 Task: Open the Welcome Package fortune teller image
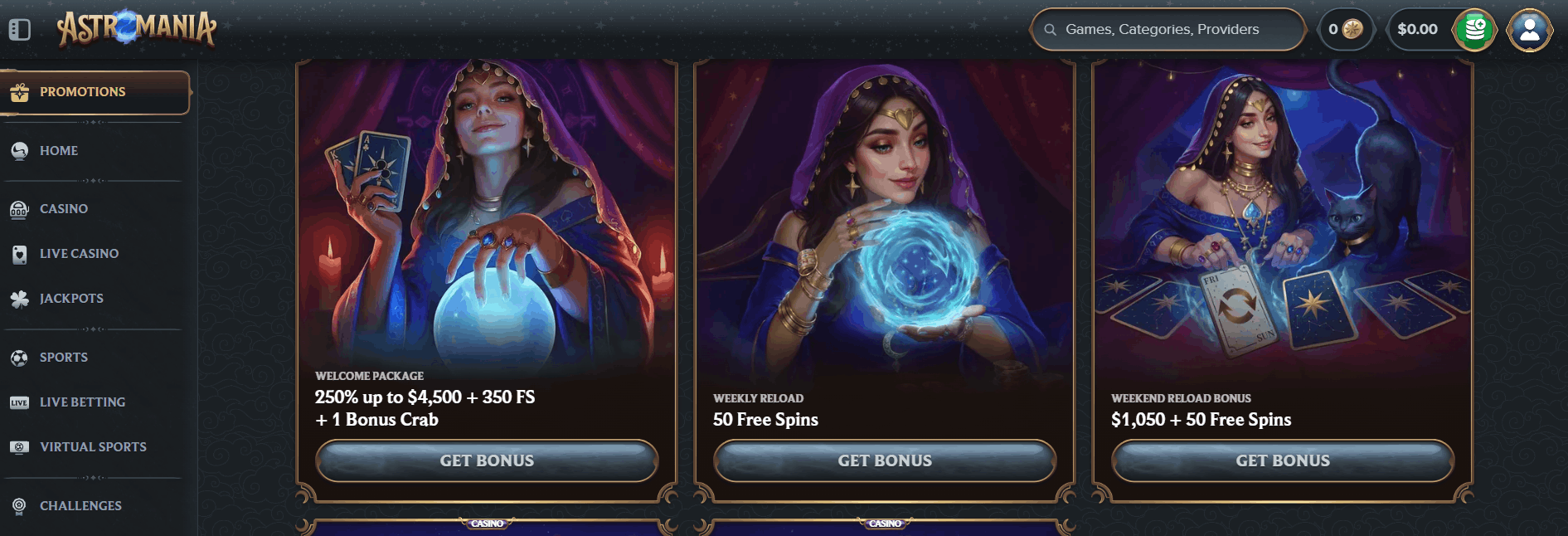point(487,216)
